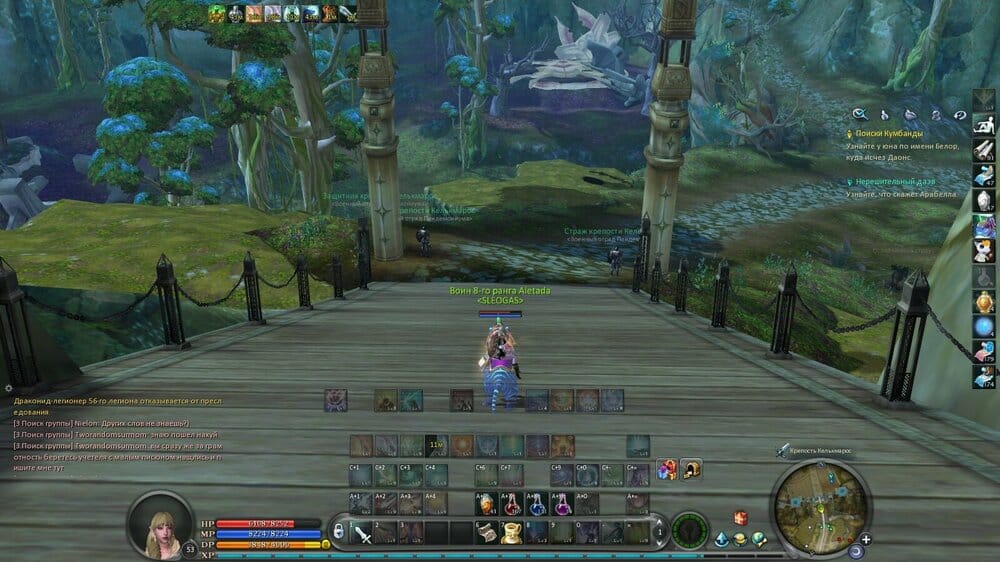Image resolution: width=1000 pixels, height=562 pixels.
Task: Select the Поиски Кумбанды quest tracker entry
Action: [889, 133]
